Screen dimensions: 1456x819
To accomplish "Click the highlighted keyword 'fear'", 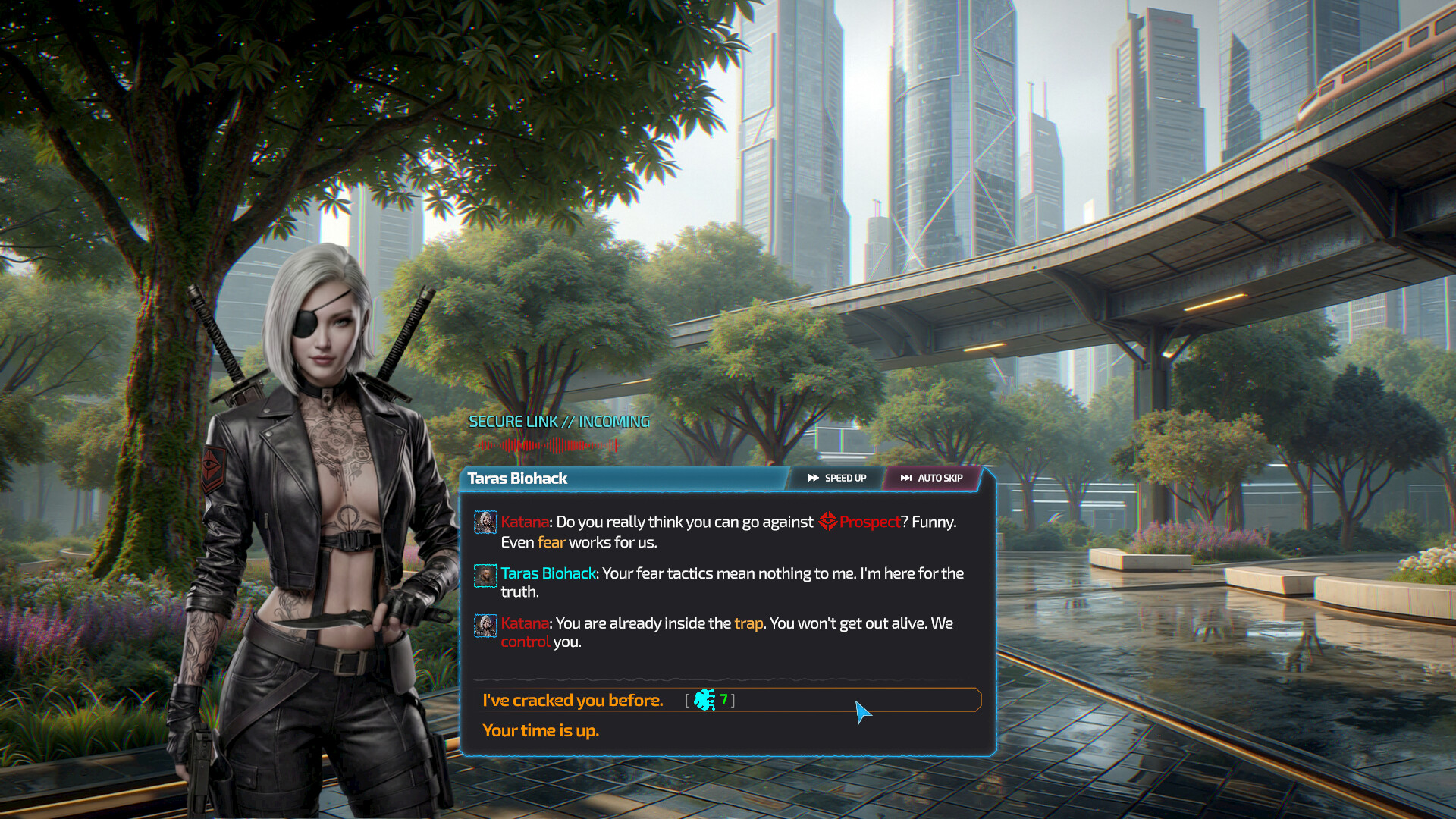I will [x=551, y=543].
